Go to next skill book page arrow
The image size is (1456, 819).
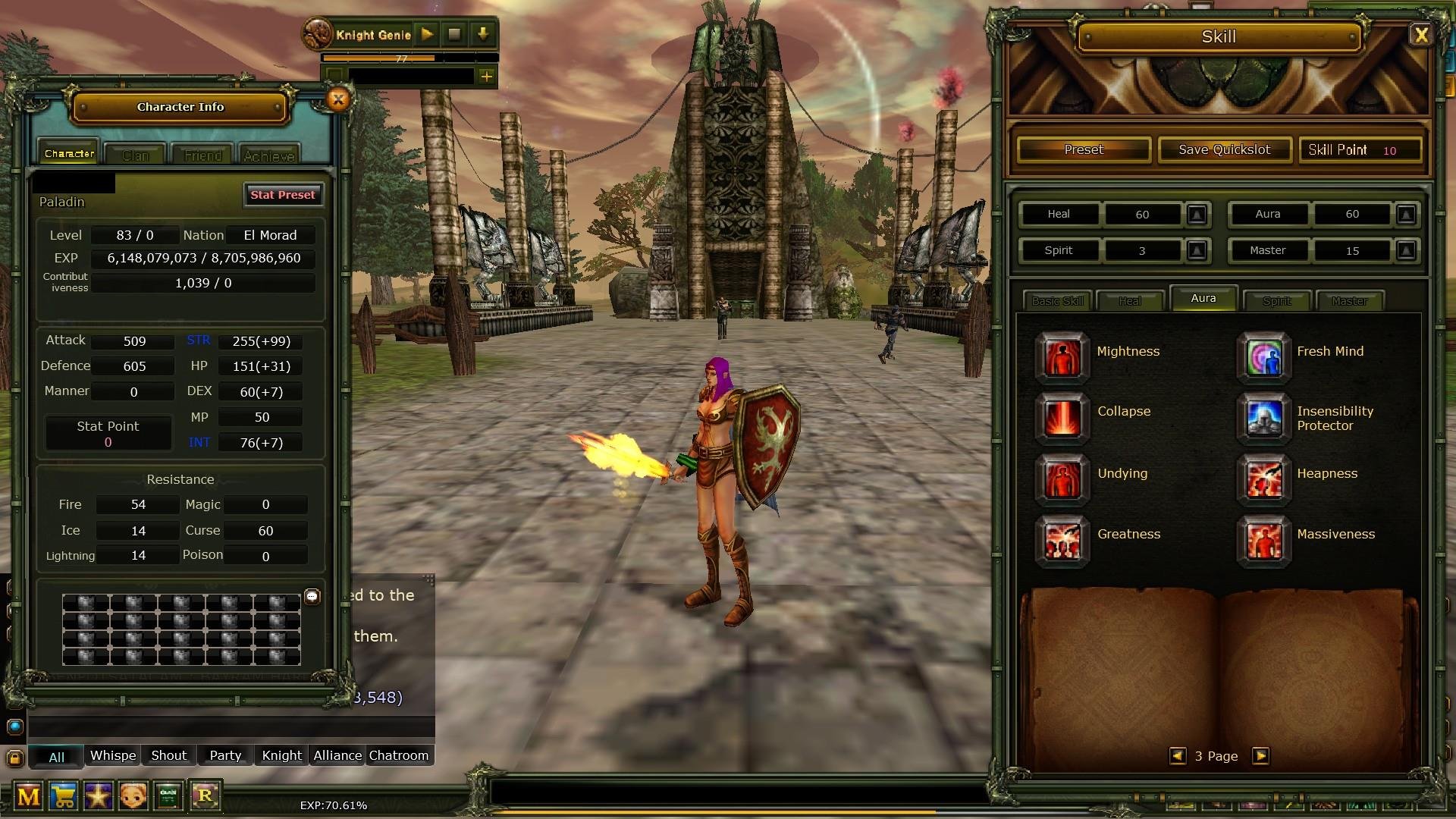[x=1261, y=756]
